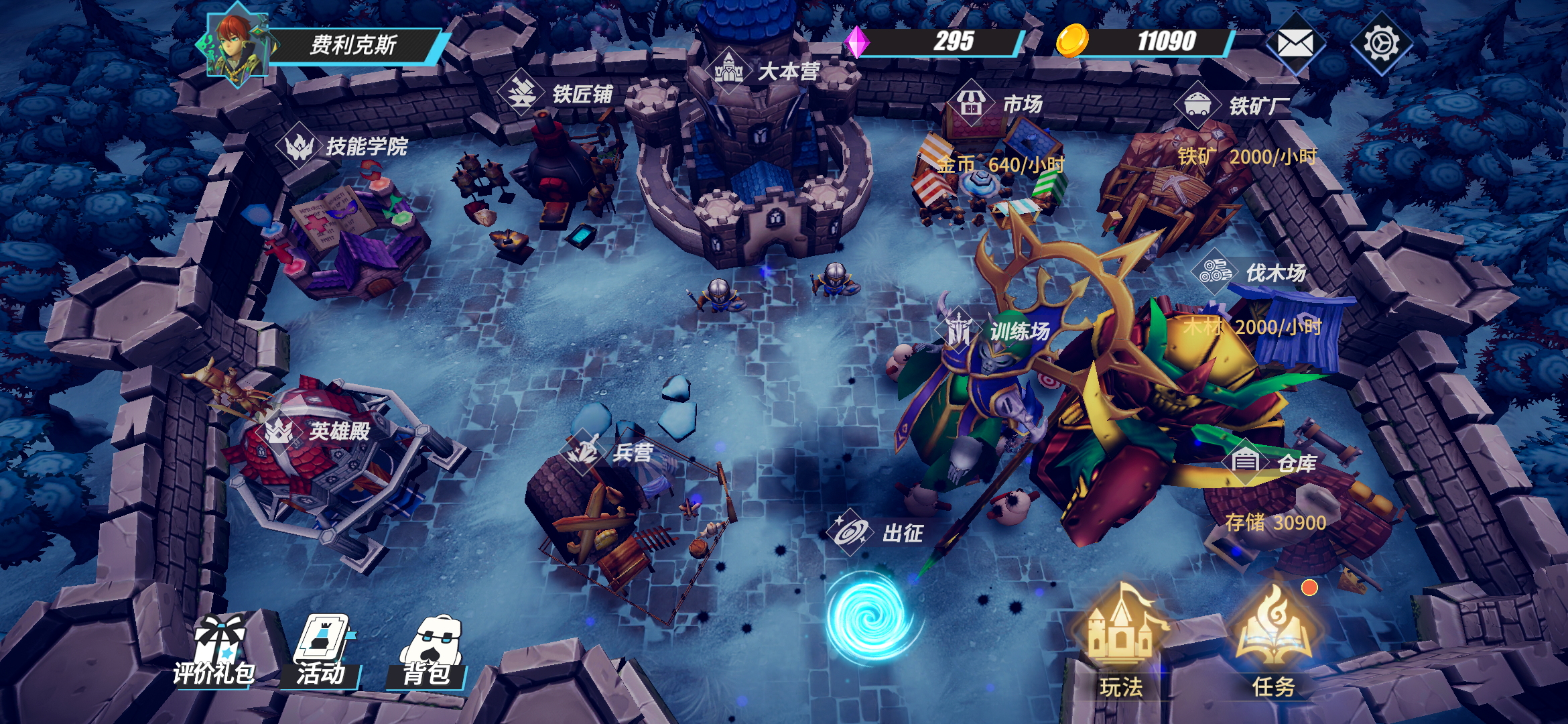Open the gear settings menu
The width and height of the screenshot is (1568, 724).
tap(1381, 44)
